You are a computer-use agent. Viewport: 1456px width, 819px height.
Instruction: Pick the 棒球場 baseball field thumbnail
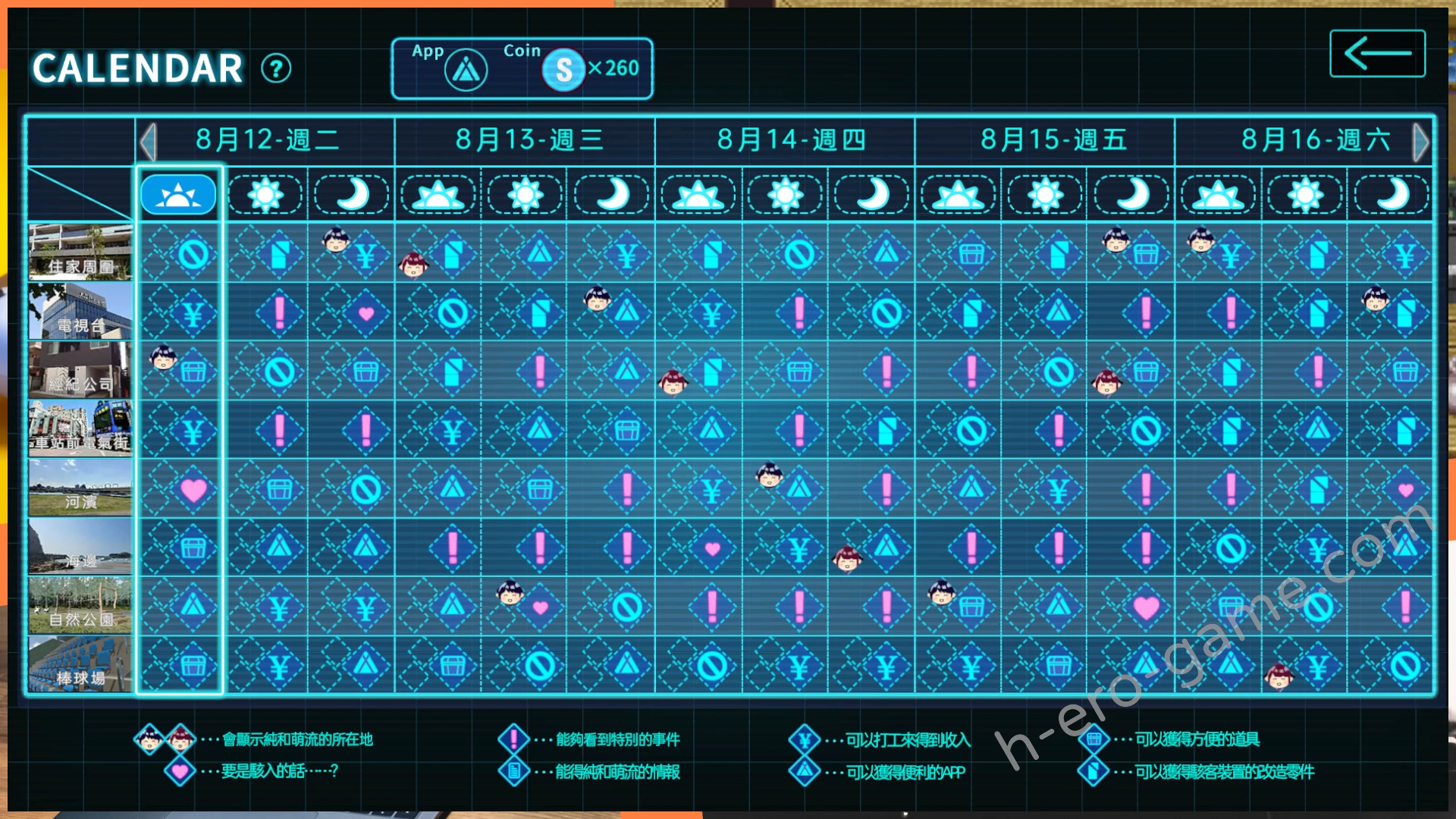tap(80, 665)
